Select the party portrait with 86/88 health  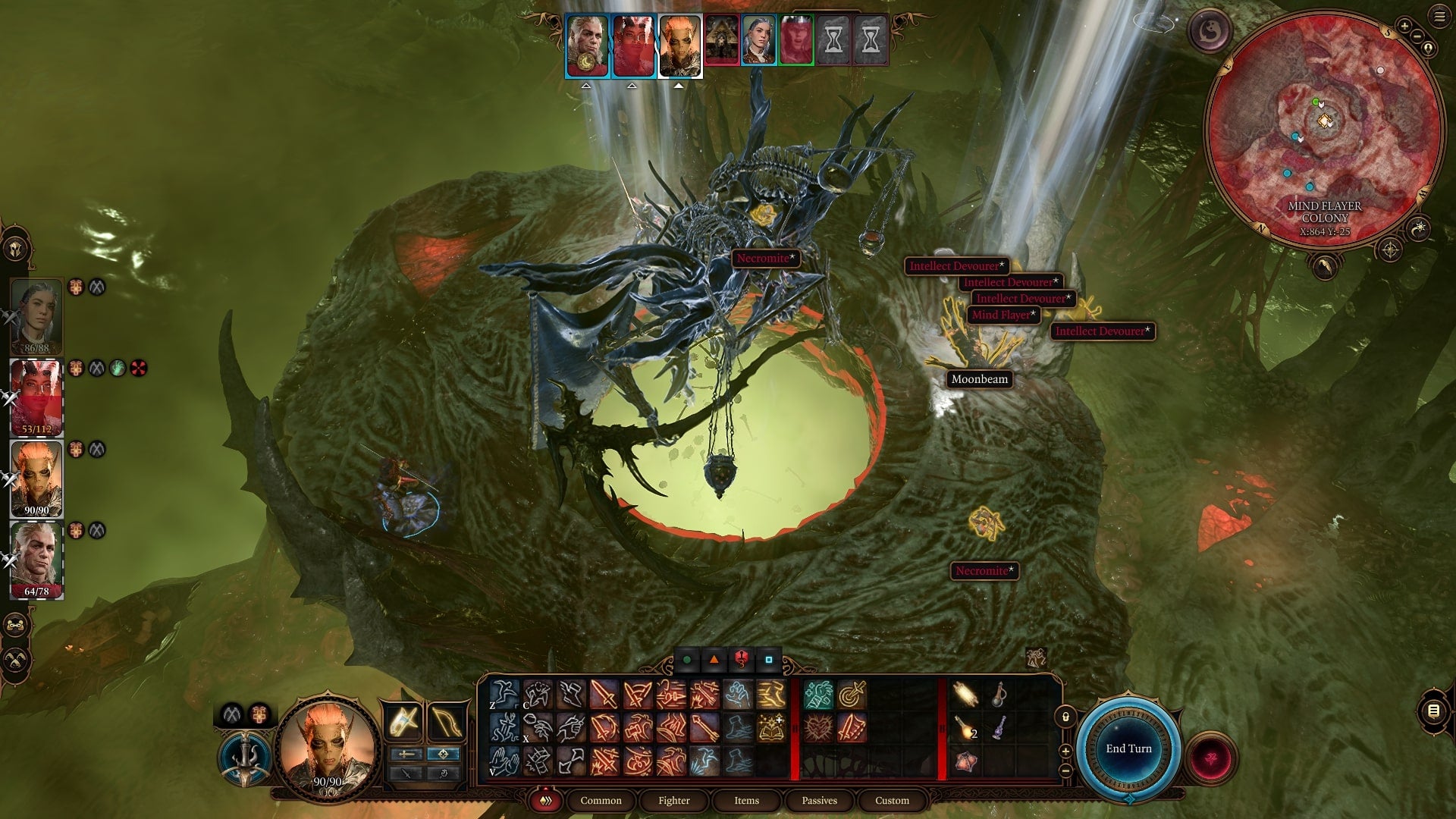point(36,315)
